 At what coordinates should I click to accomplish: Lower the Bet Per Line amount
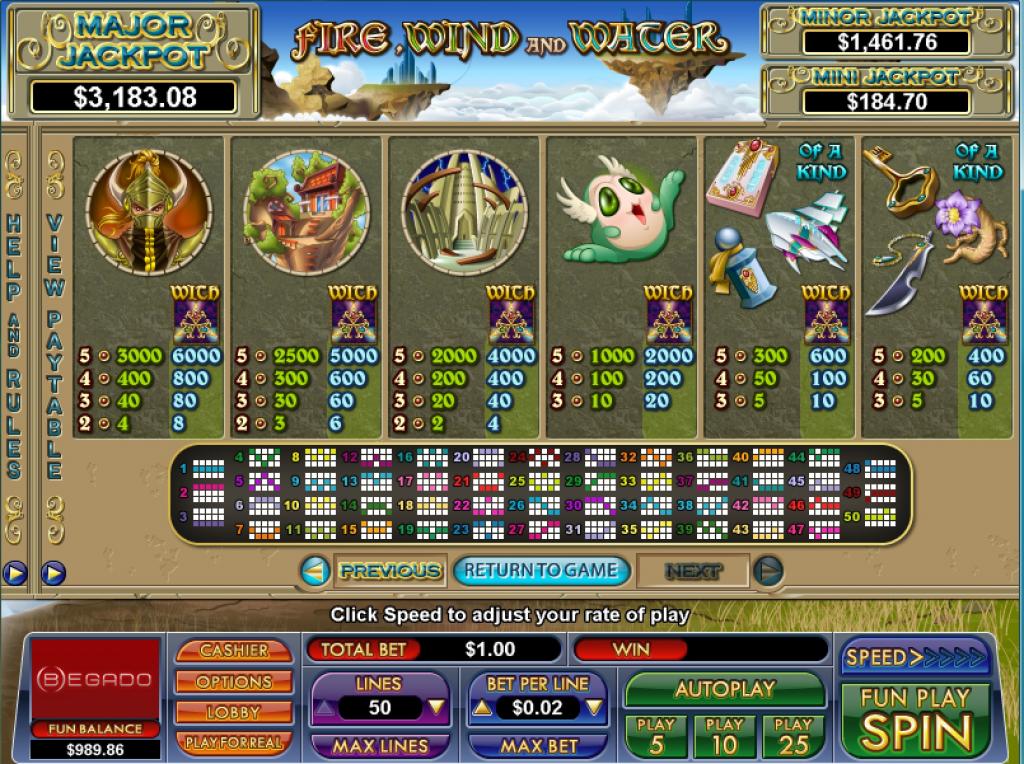(x=594, y=708)
